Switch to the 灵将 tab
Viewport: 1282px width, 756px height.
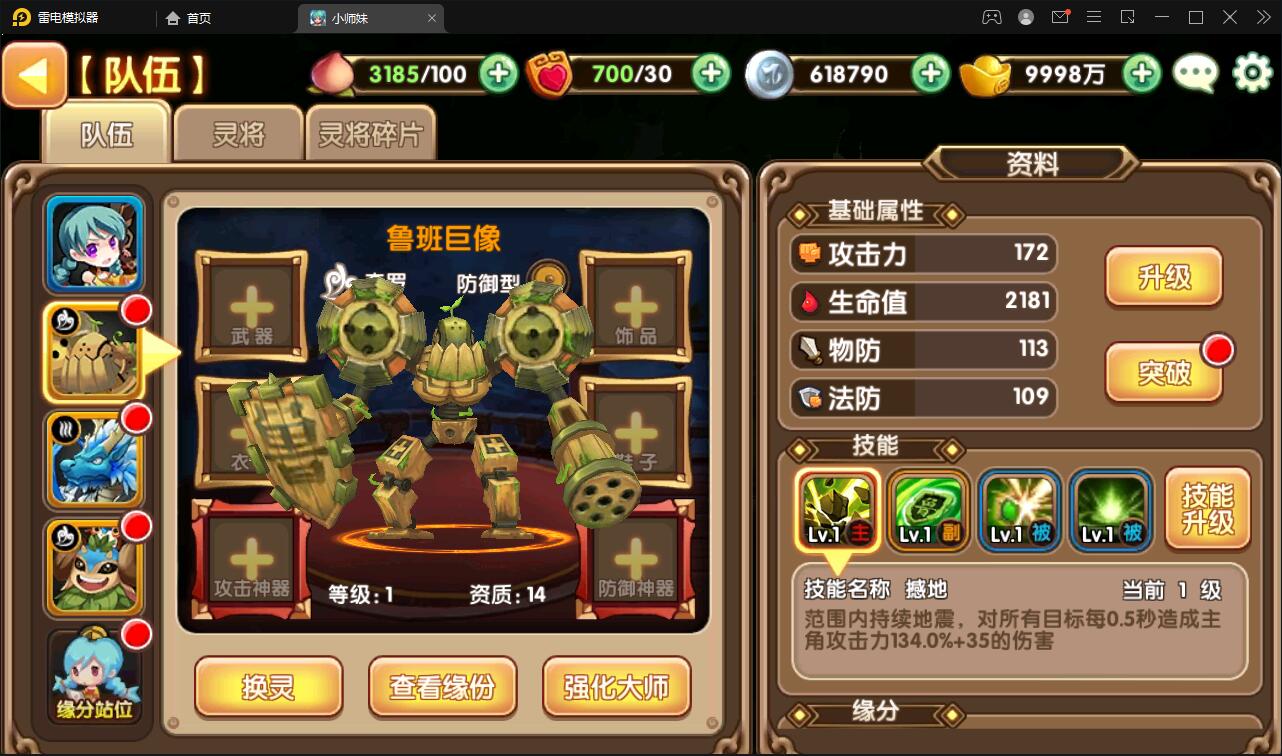(x=237, y=133)
